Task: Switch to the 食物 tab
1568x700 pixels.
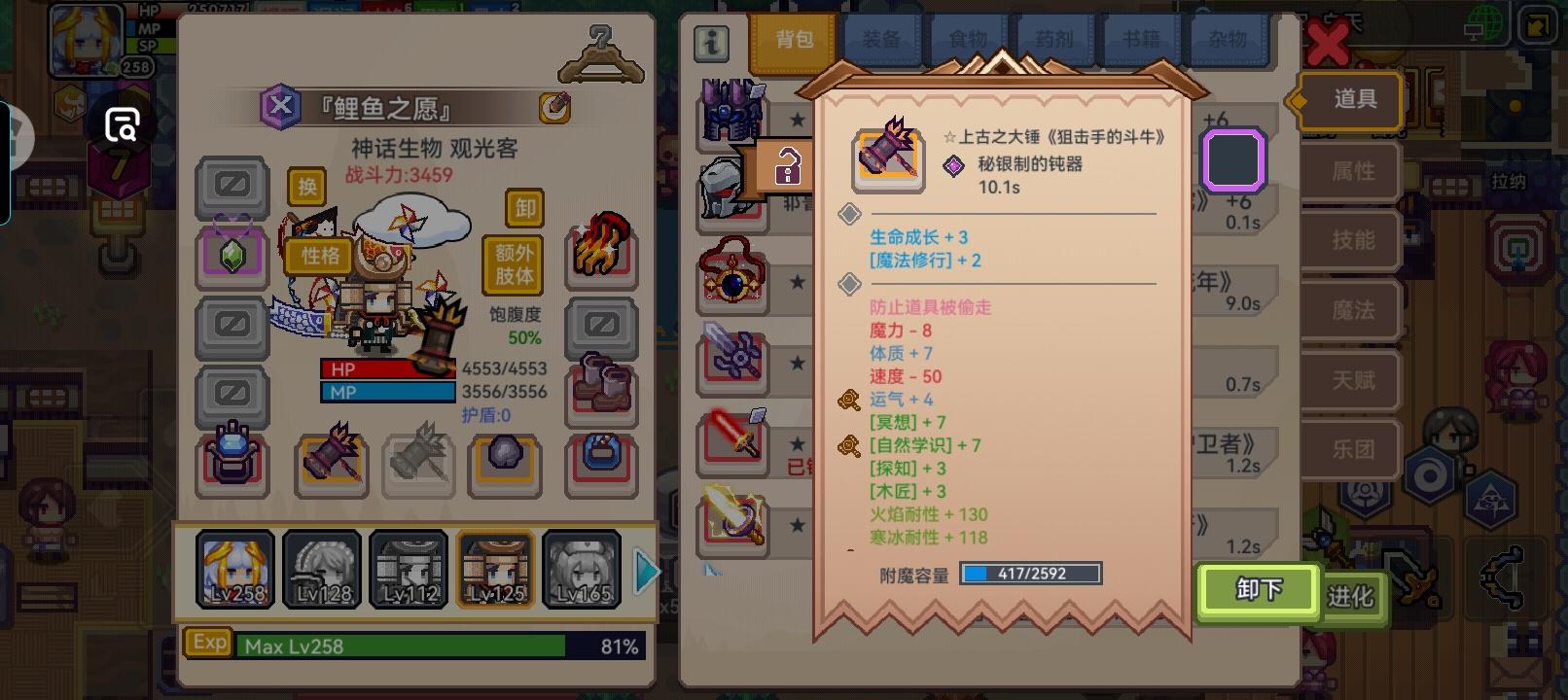Action: [x=966, y=37]
